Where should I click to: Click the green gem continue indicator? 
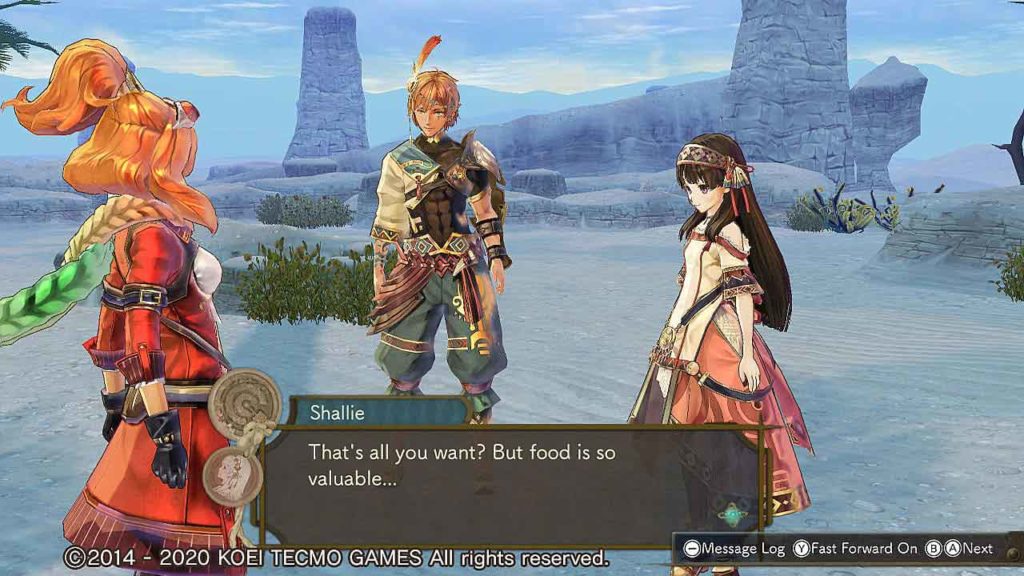point(733,515)
